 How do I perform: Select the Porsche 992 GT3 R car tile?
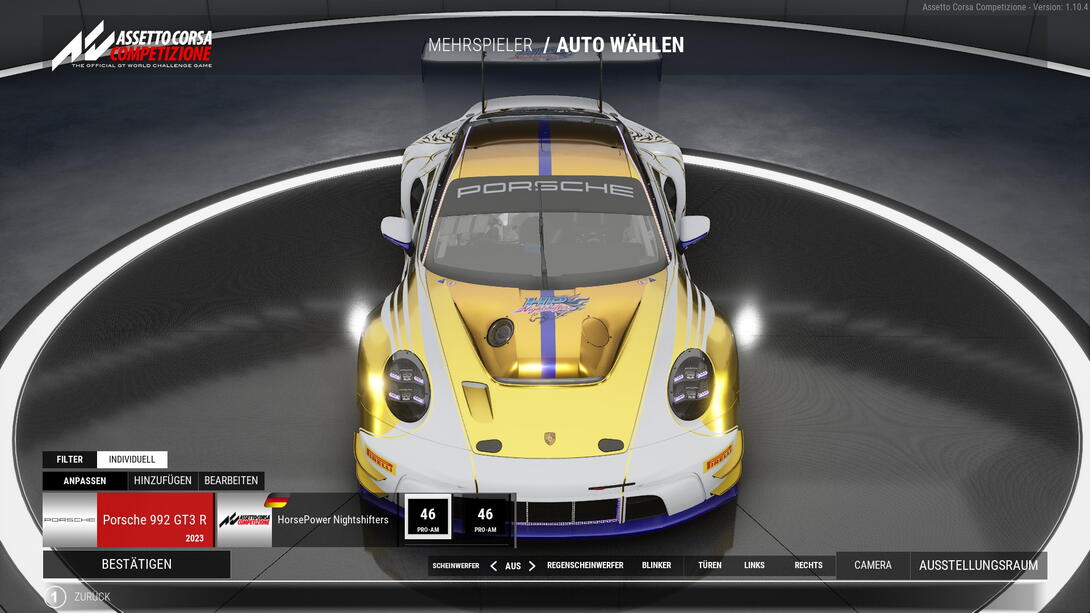(x=129, y=520)
